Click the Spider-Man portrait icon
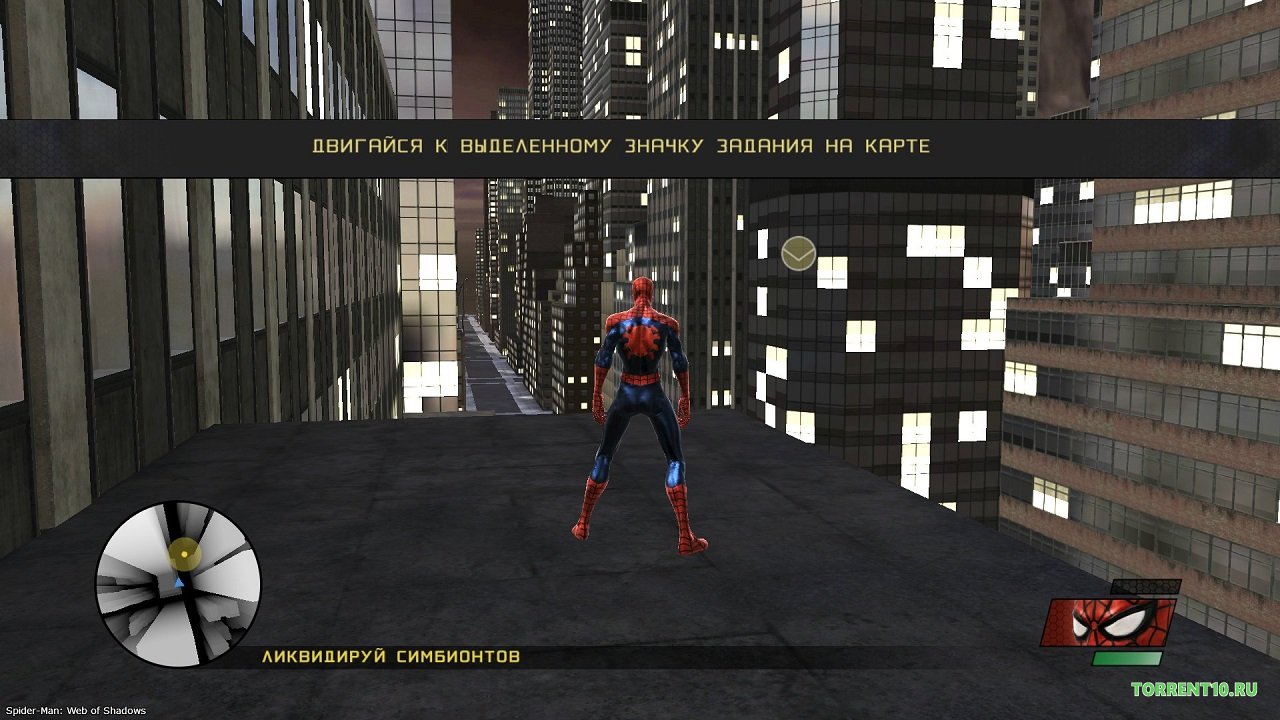Screen dimensions: 1280x720 coord(1108,621)
